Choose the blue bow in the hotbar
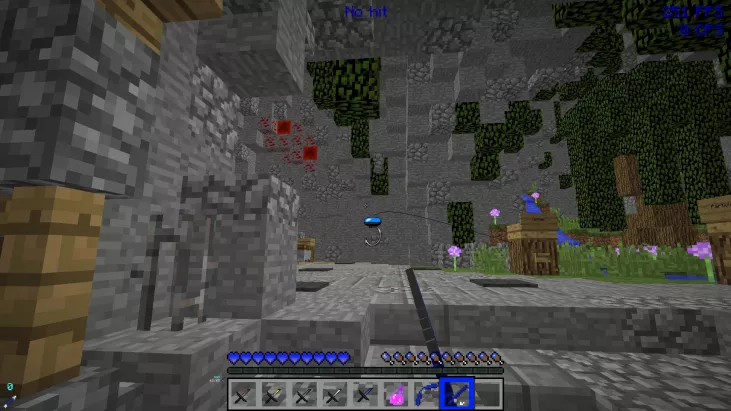731x411 pixels. (x=426, y=394)
